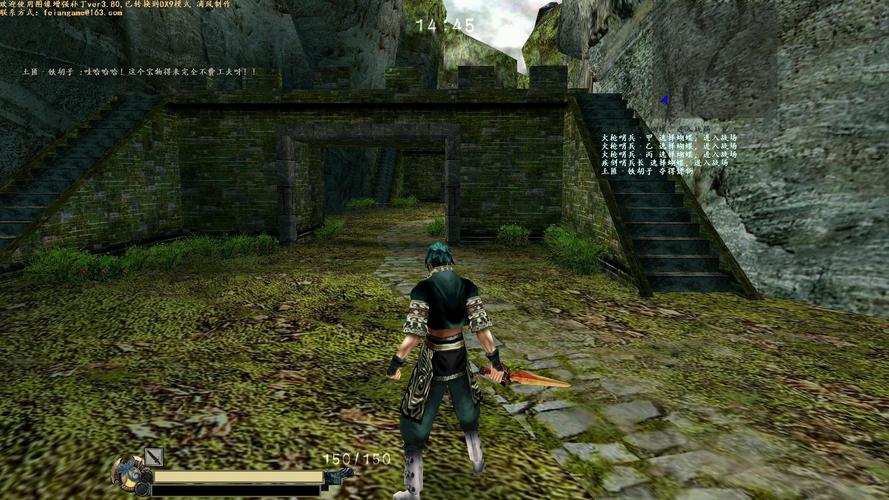Select the character portrait emblem
Image resolution: width=889 pixels, height=500 pixels.
pyautogui.click(x=129, y=474)
